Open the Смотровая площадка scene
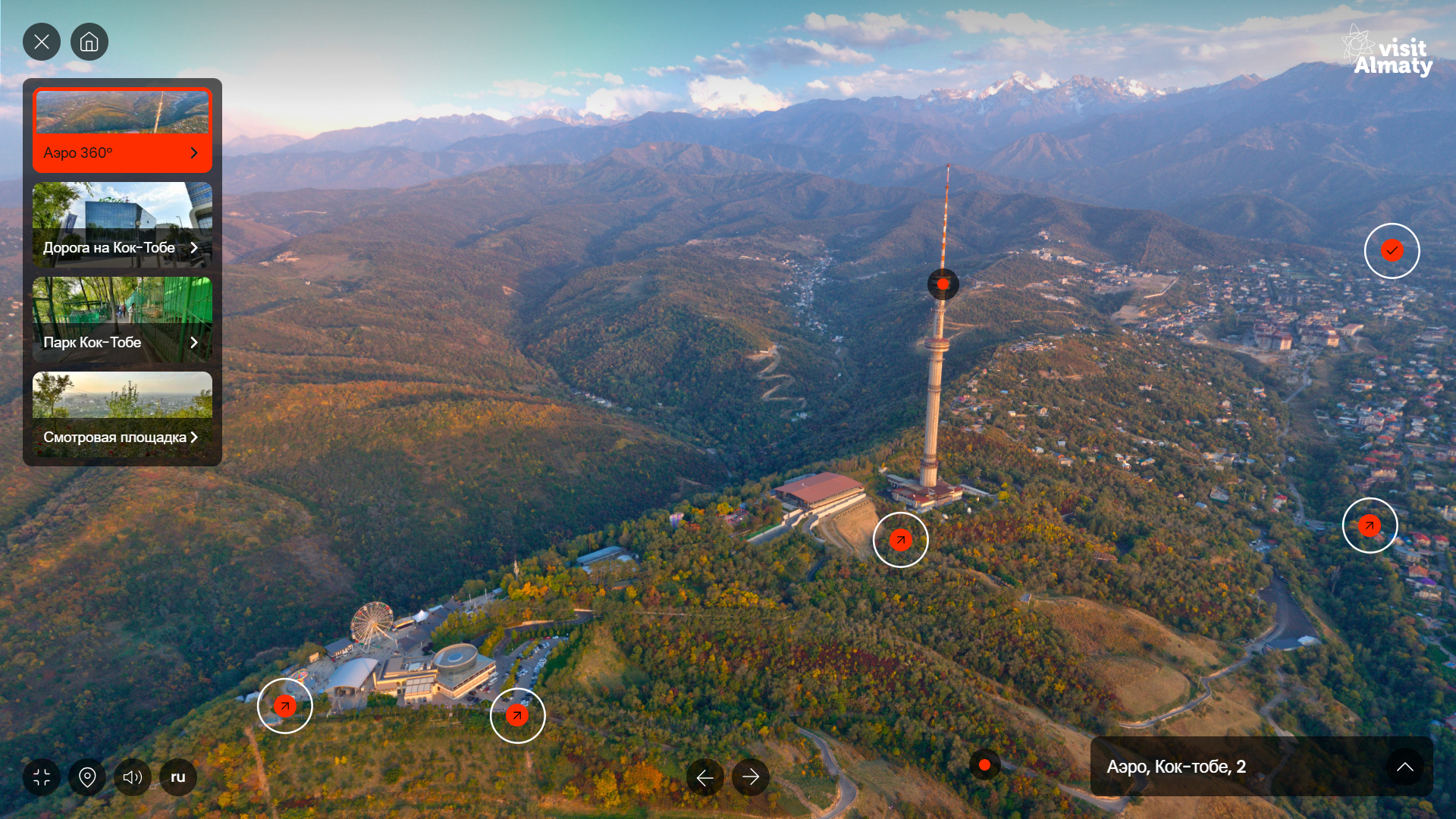1456x819 pixels. point(122,414)
